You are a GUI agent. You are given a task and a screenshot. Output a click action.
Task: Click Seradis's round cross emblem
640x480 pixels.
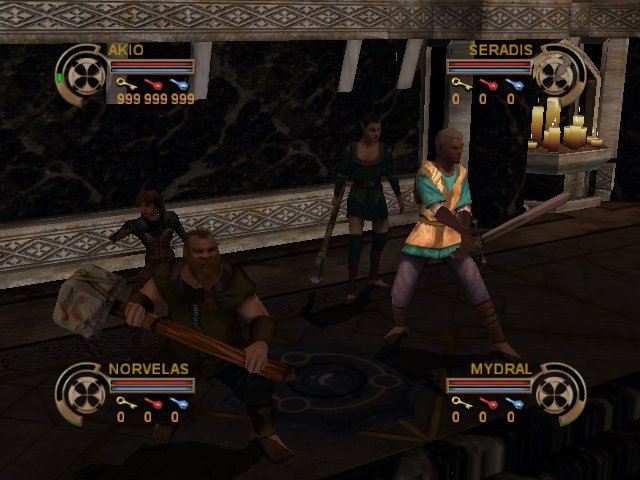[557, 72]
